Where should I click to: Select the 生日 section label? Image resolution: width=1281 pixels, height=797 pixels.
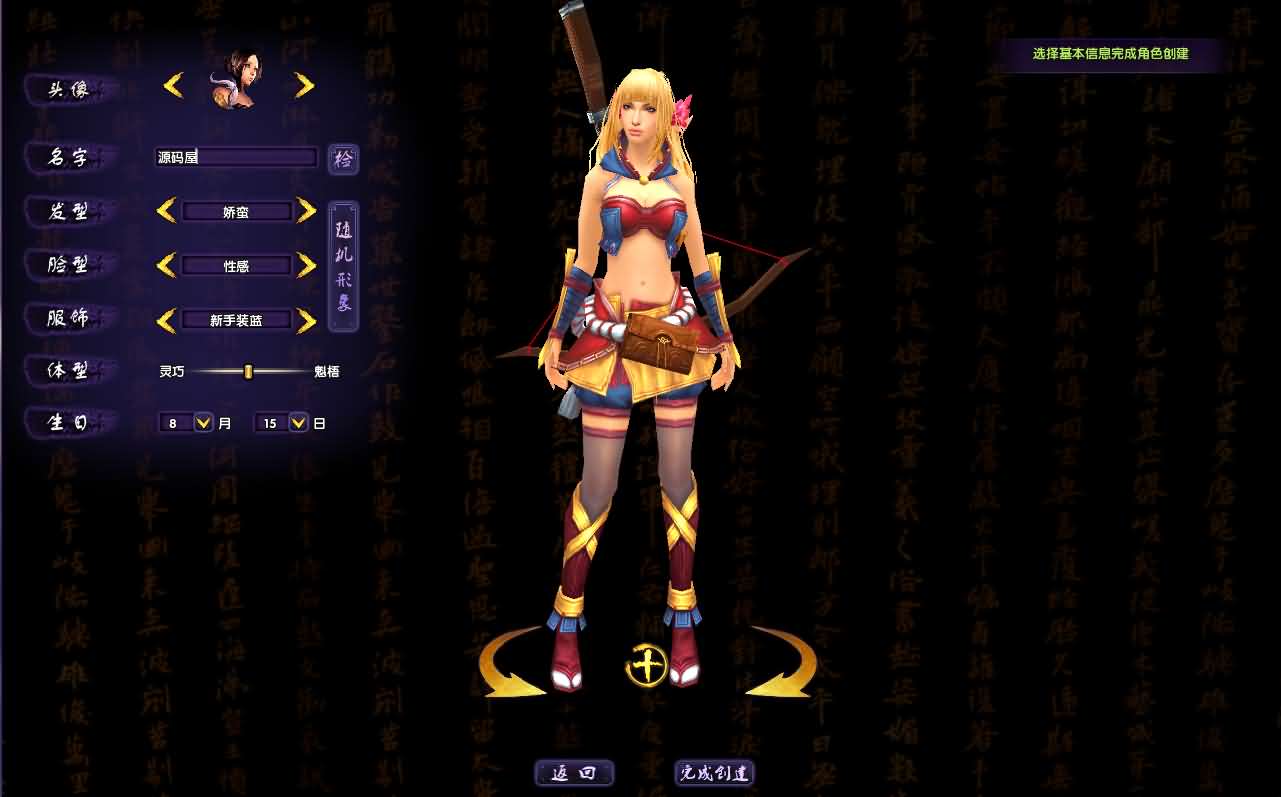tap(67, 422)
